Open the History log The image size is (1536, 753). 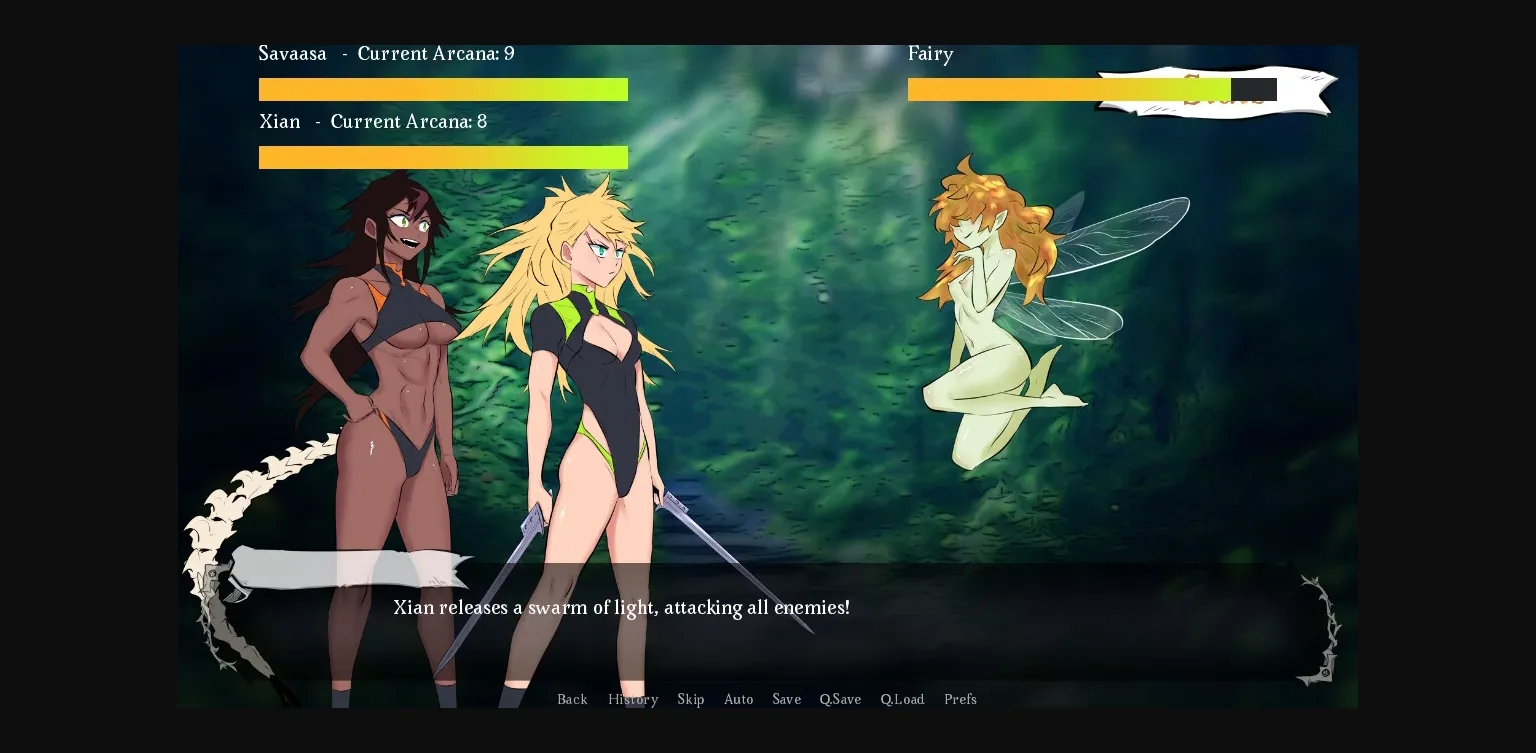click(x=633, y=699)
